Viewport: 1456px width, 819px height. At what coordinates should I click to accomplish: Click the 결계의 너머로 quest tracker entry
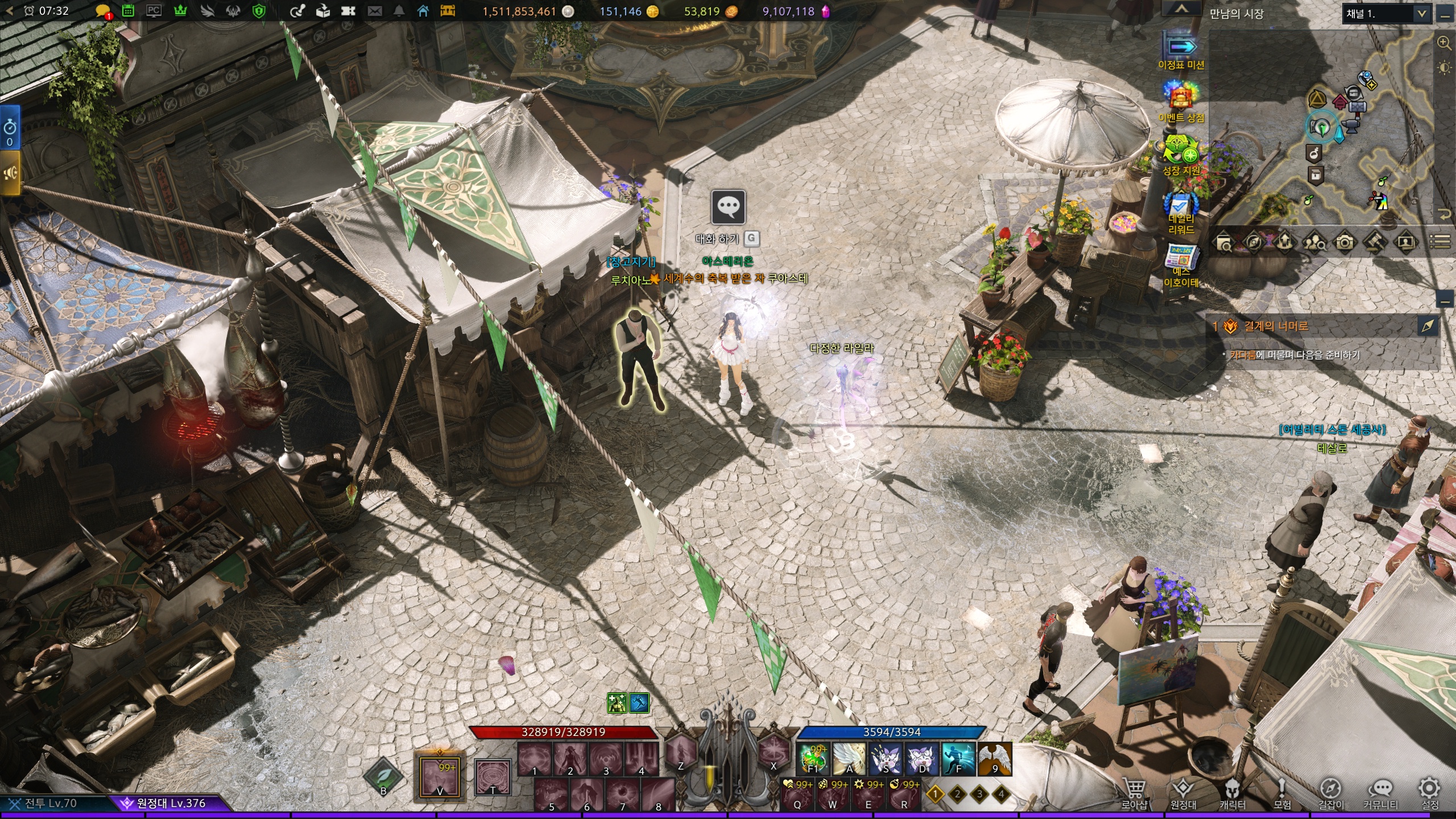point(1276,326)
